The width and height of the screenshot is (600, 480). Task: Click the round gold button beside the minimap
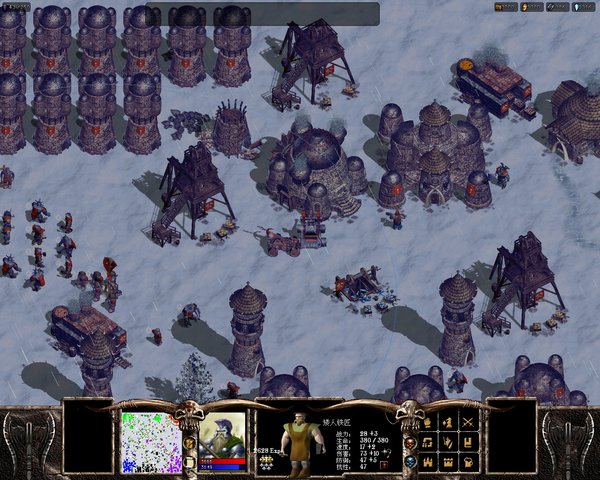coord(189,442)
